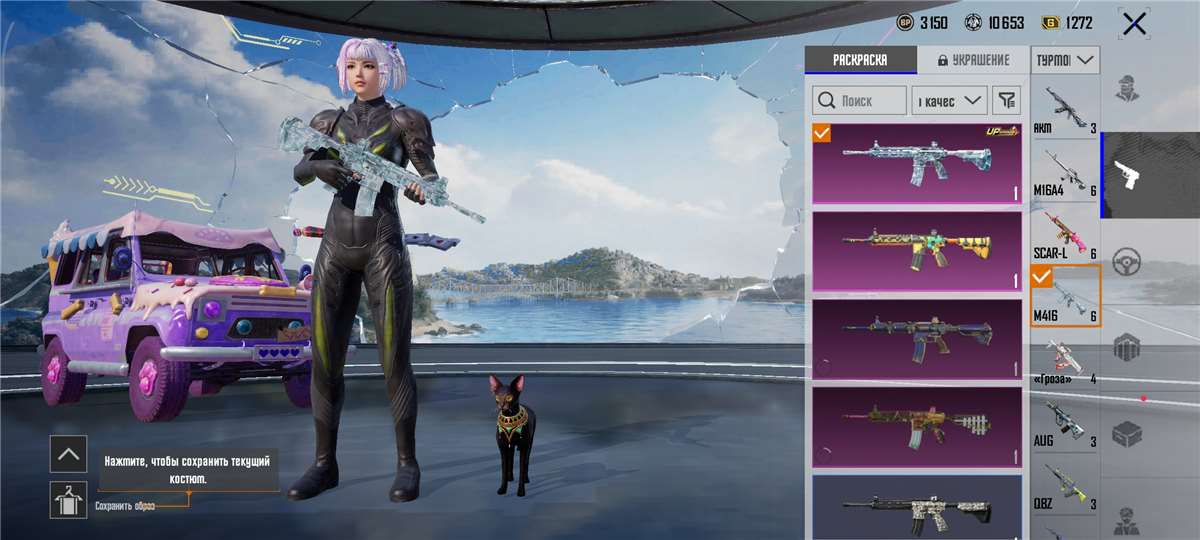Open the weapon type dropdown above AKM
Screen dimensions: 1200x540
click(x=1066, y=61)
